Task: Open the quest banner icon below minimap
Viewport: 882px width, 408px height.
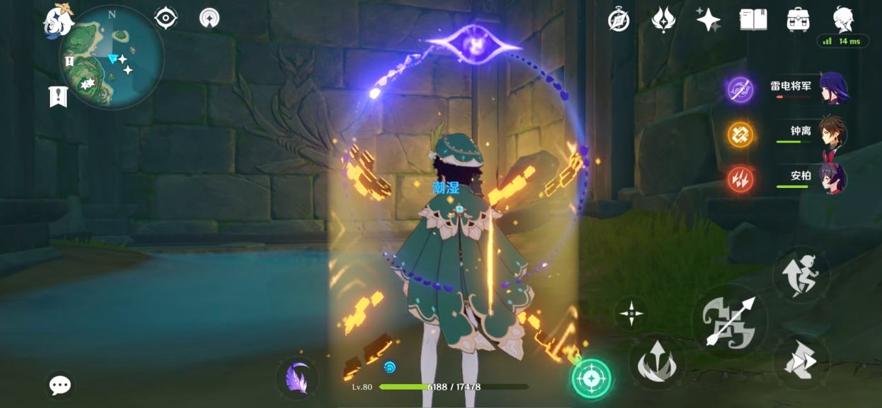Action: [57, 97]
